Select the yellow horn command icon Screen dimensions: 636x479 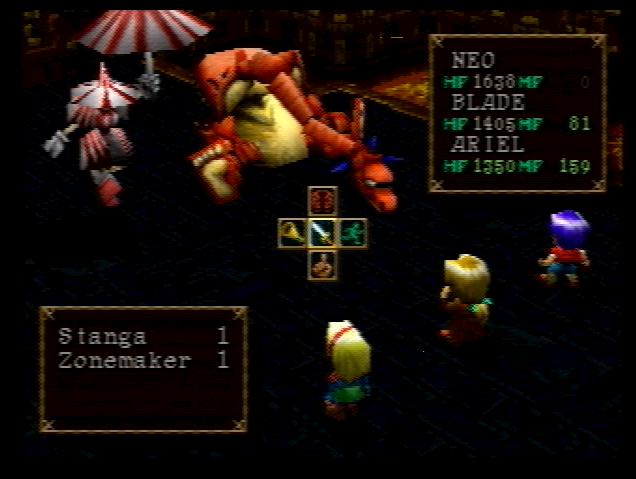coord(292,233)
